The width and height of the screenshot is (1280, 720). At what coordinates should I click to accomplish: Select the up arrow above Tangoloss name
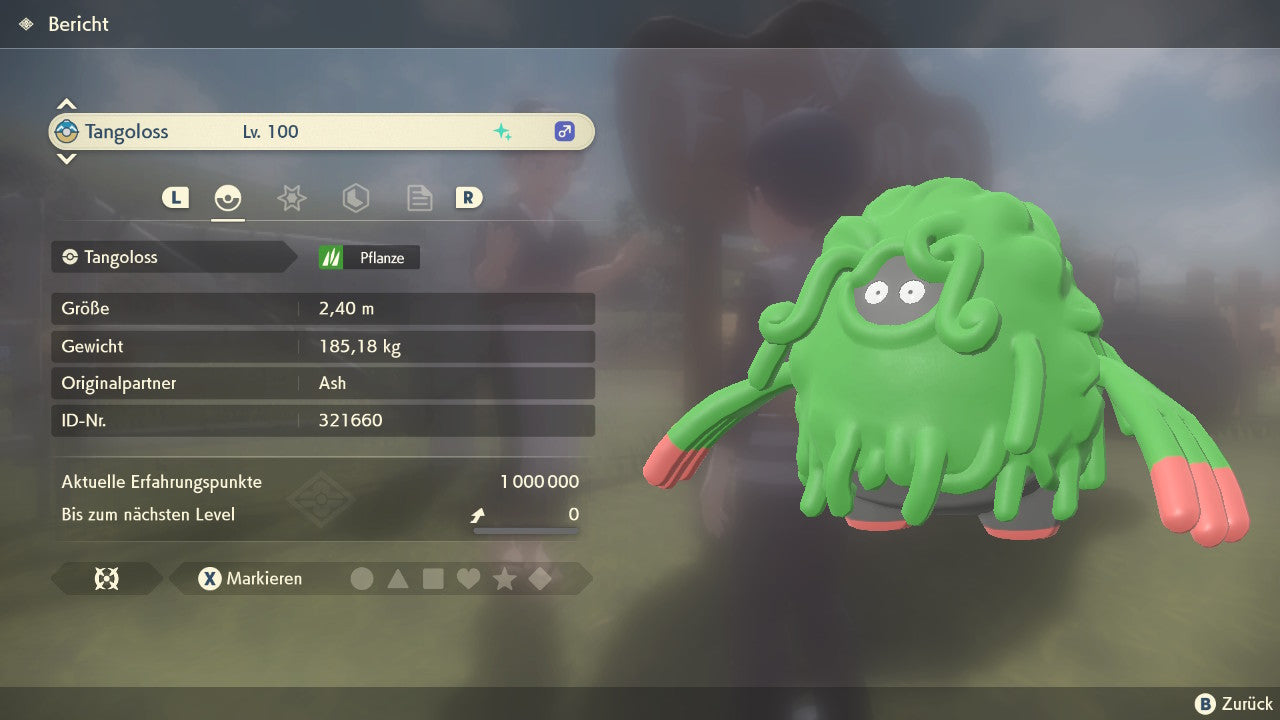(66, 104)
